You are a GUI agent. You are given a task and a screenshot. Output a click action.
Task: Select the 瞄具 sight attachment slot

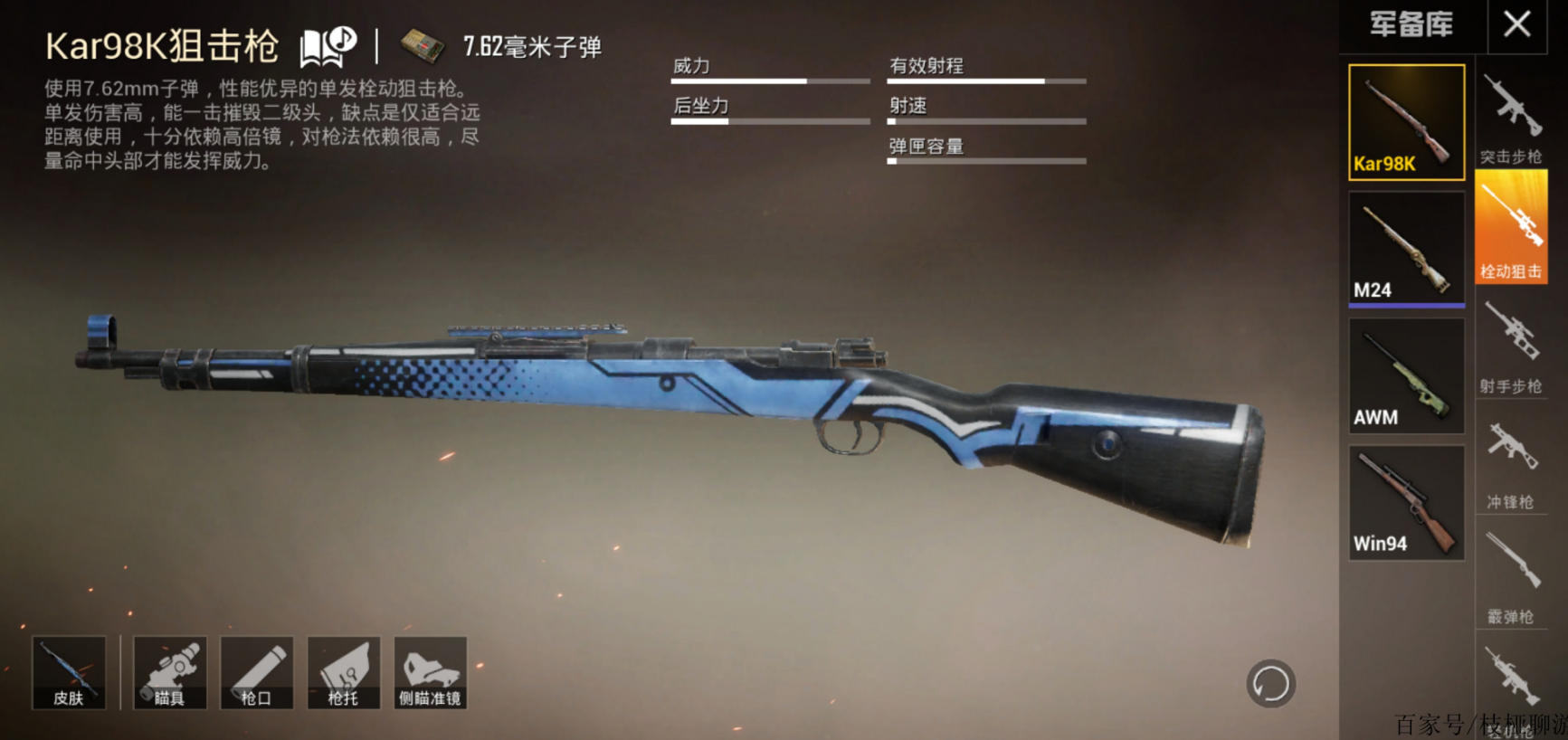170,672
